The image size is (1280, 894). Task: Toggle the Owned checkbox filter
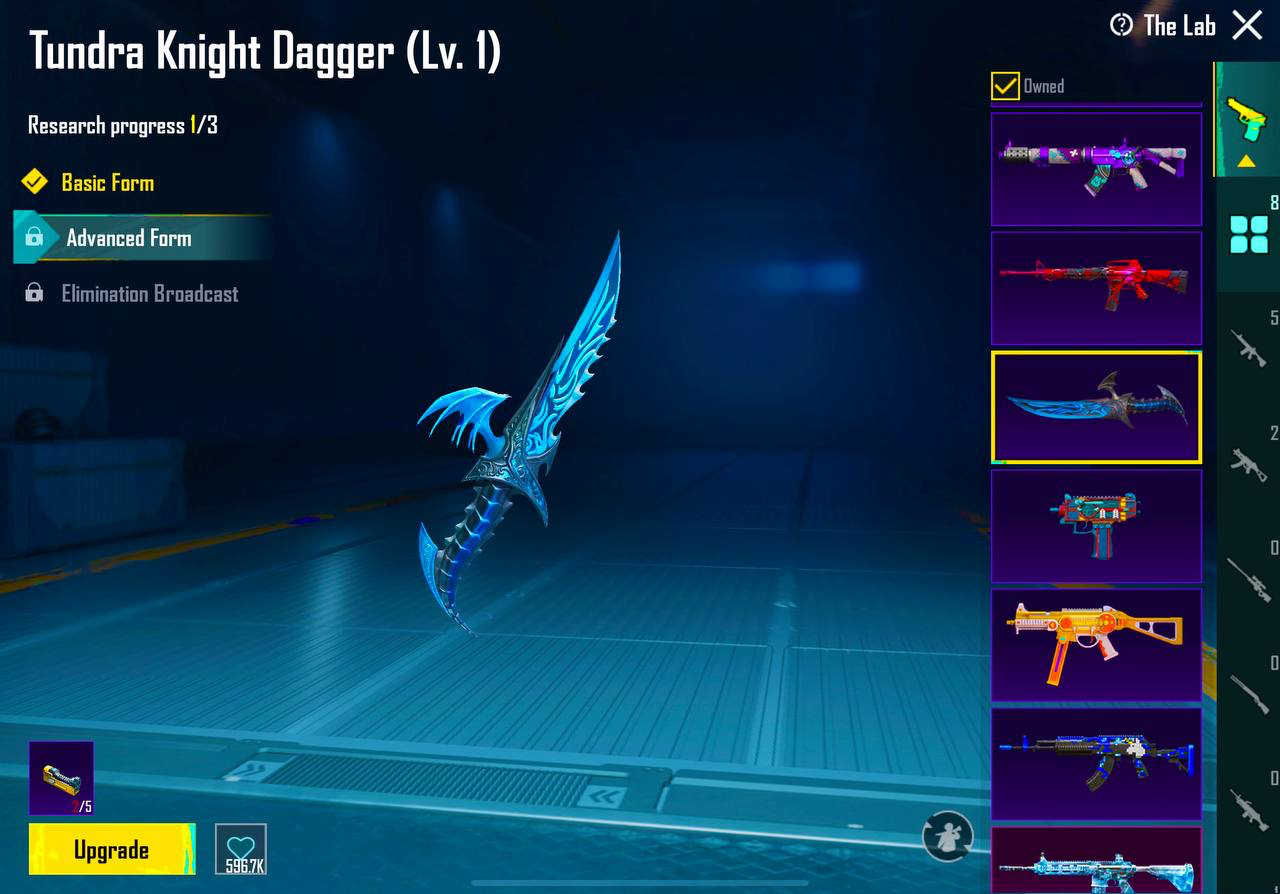1005,86
